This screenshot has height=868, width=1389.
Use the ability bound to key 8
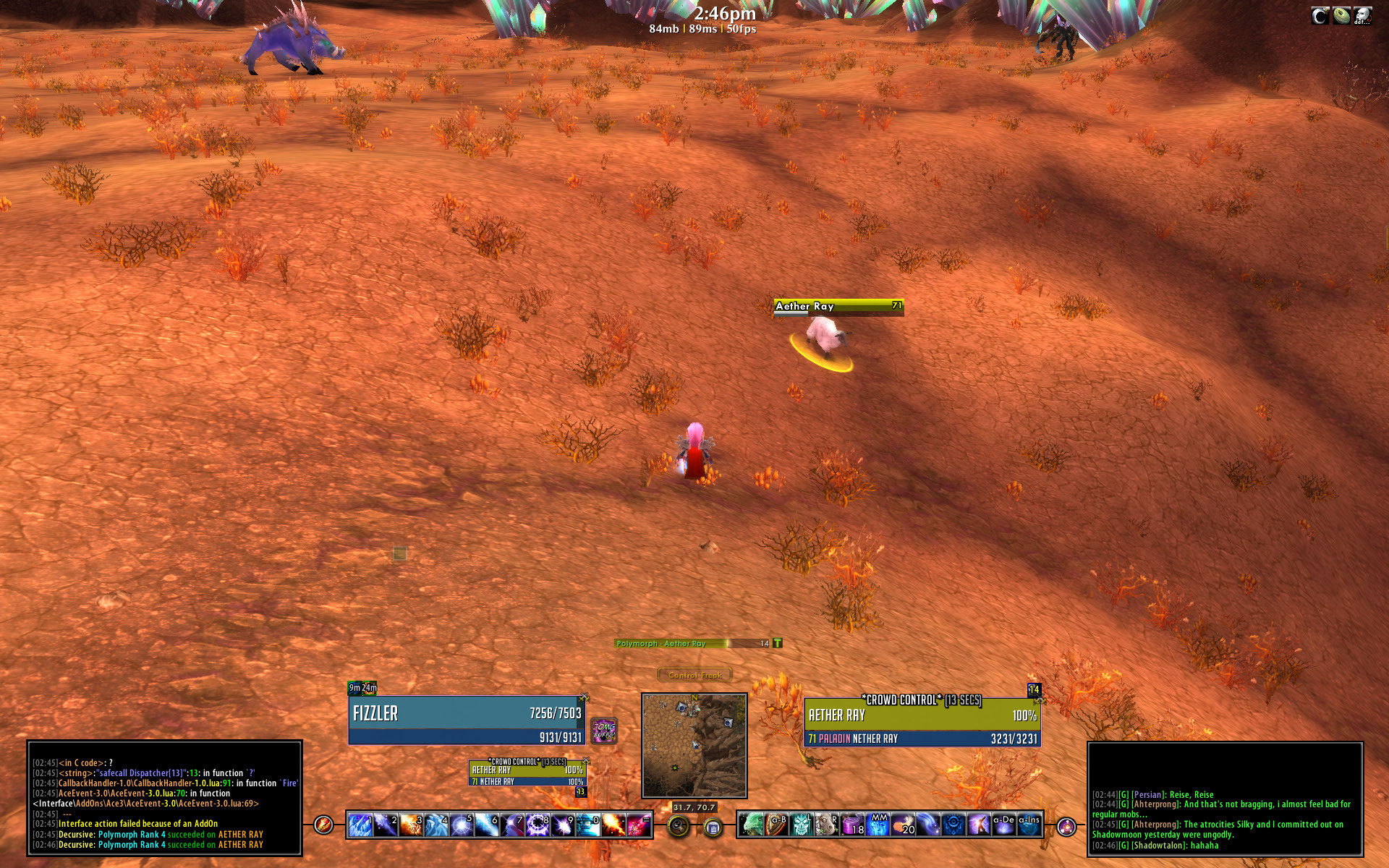point(539,825)
